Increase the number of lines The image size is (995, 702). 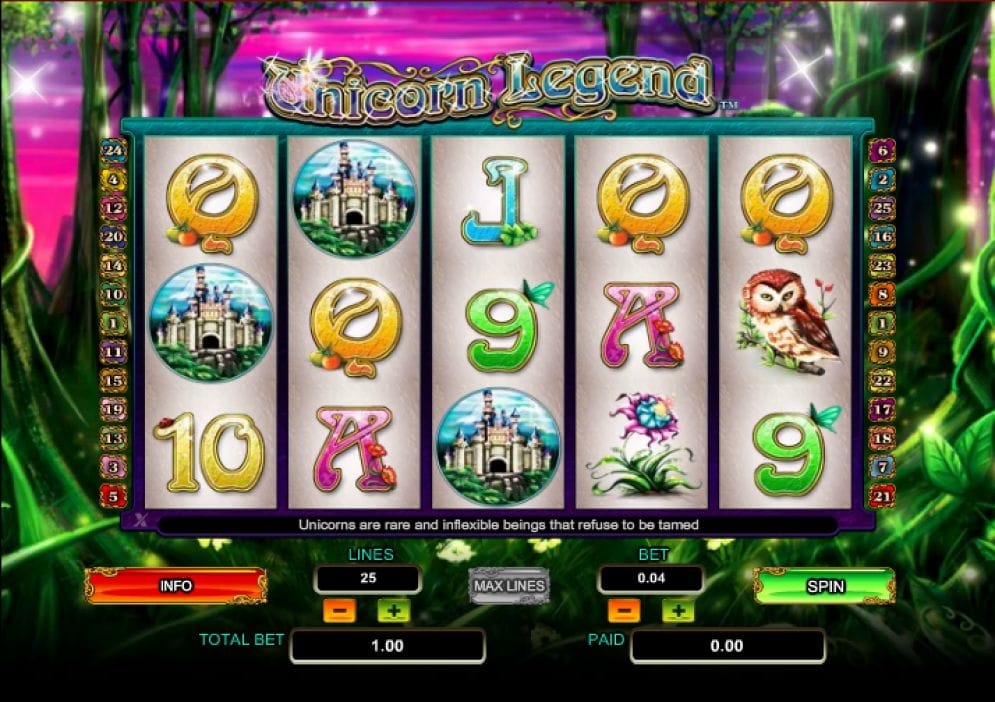tap(393, 610)
